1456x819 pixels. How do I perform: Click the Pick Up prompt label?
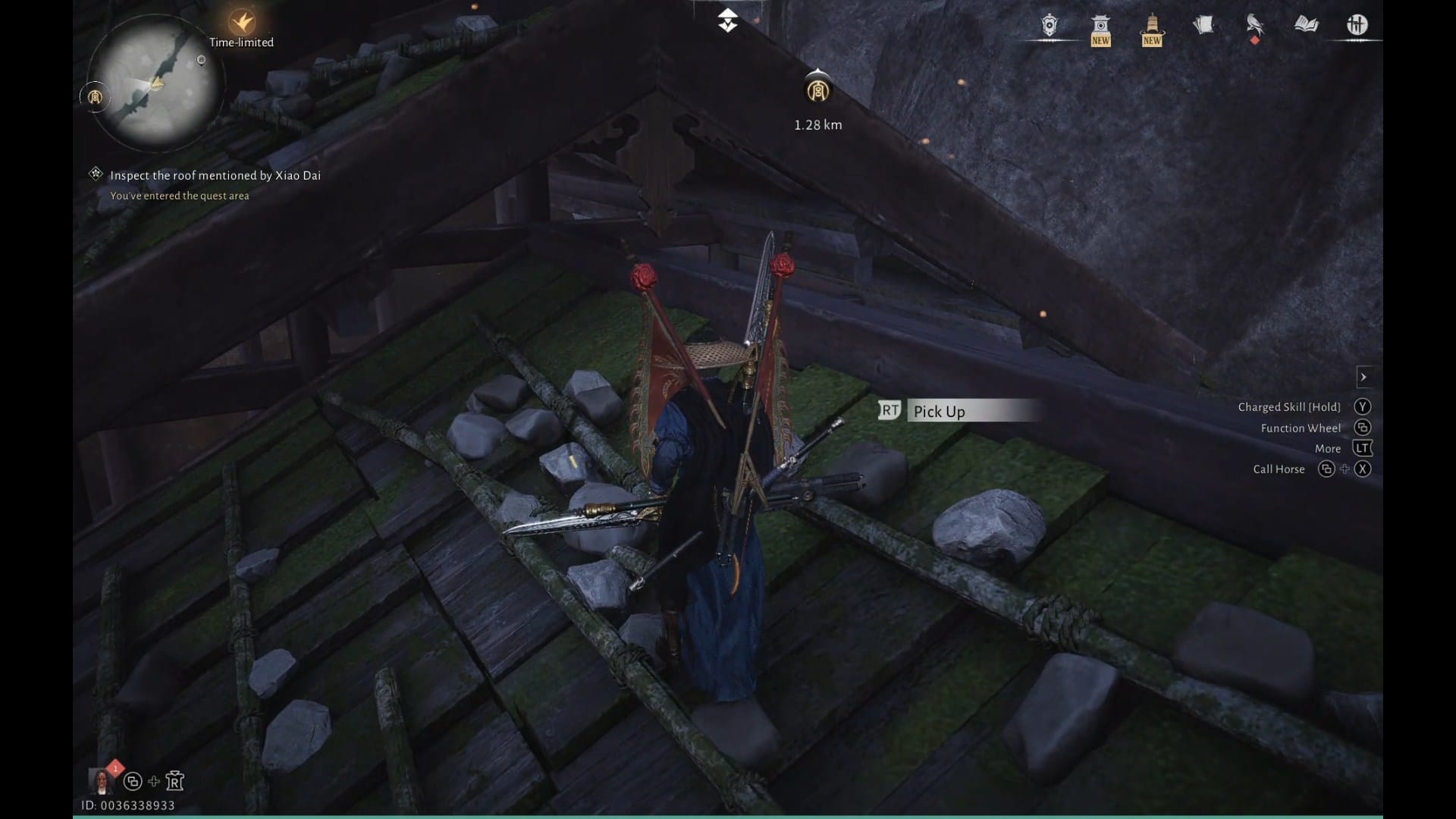coord(940,411)
